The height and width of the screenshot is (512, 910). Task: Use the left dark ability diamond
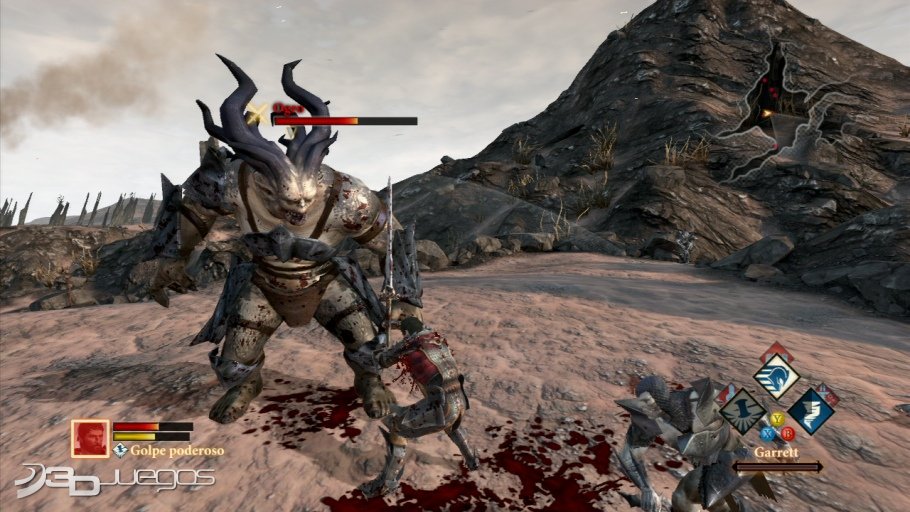[742, 411]
